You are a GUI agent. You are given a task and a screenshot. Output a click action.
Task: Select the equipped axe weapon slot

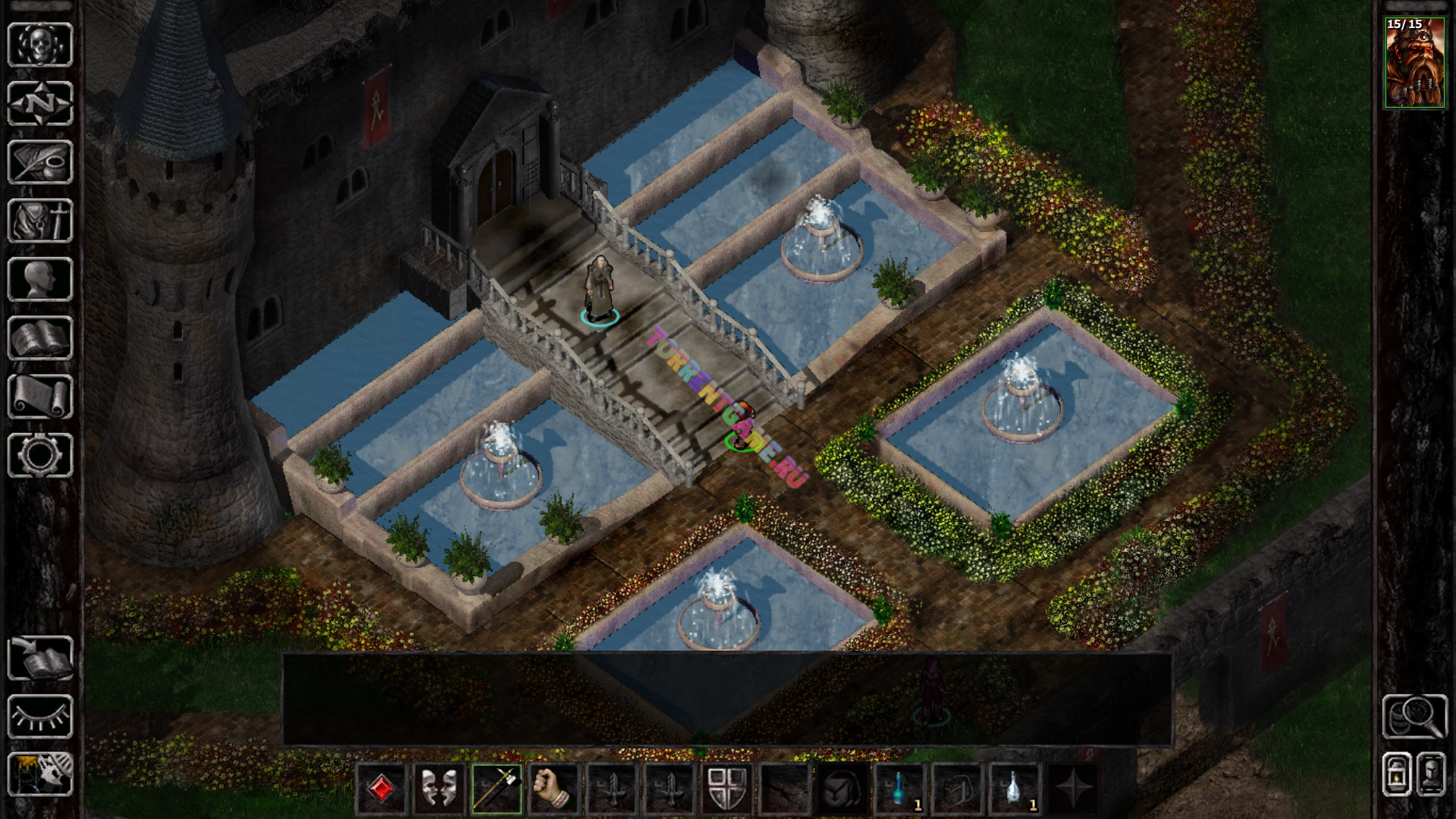pyautogui.click(x=497, y=789)
